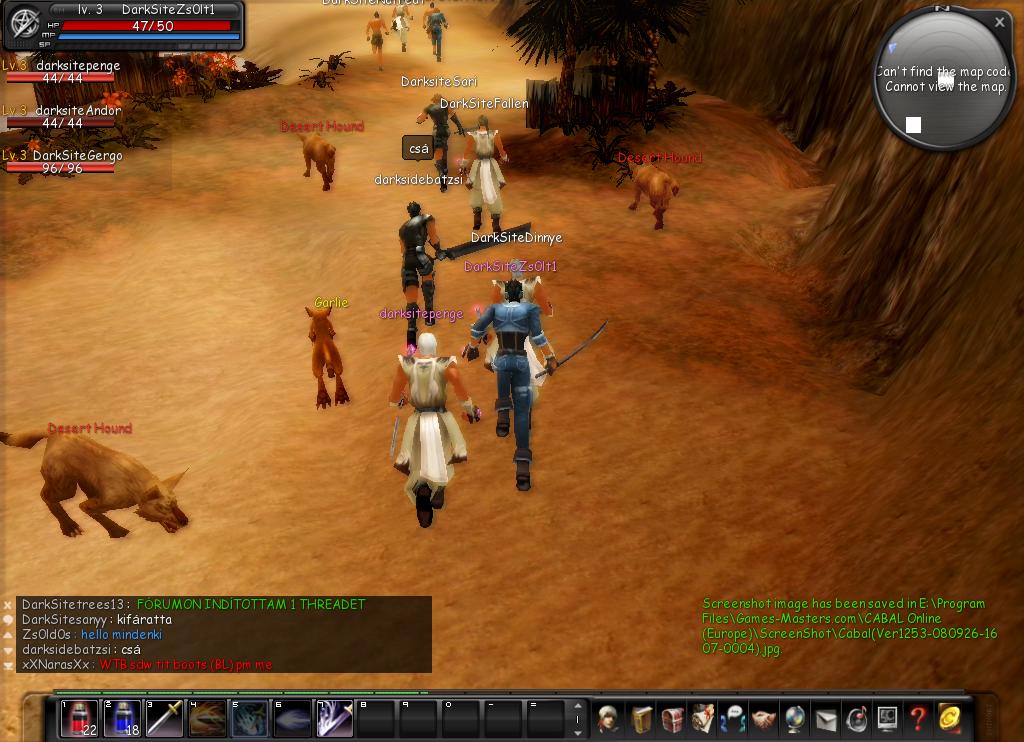This screenshot has height=742, width=1024.
Task: Open the speech bubbles chat icon
Action: [733, 718]
